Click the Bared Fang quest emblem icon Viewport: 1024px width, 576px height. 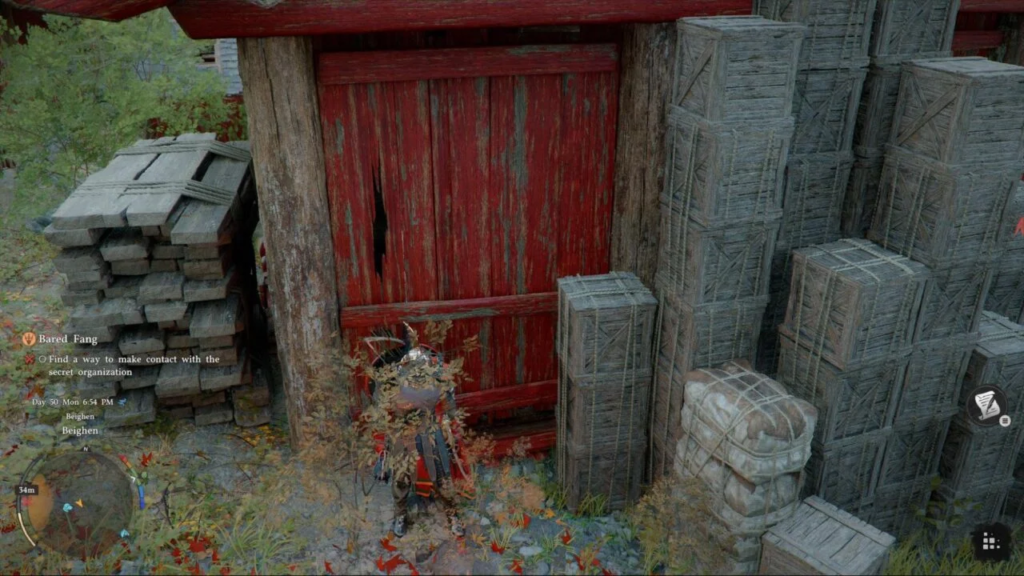coord(29,339)
